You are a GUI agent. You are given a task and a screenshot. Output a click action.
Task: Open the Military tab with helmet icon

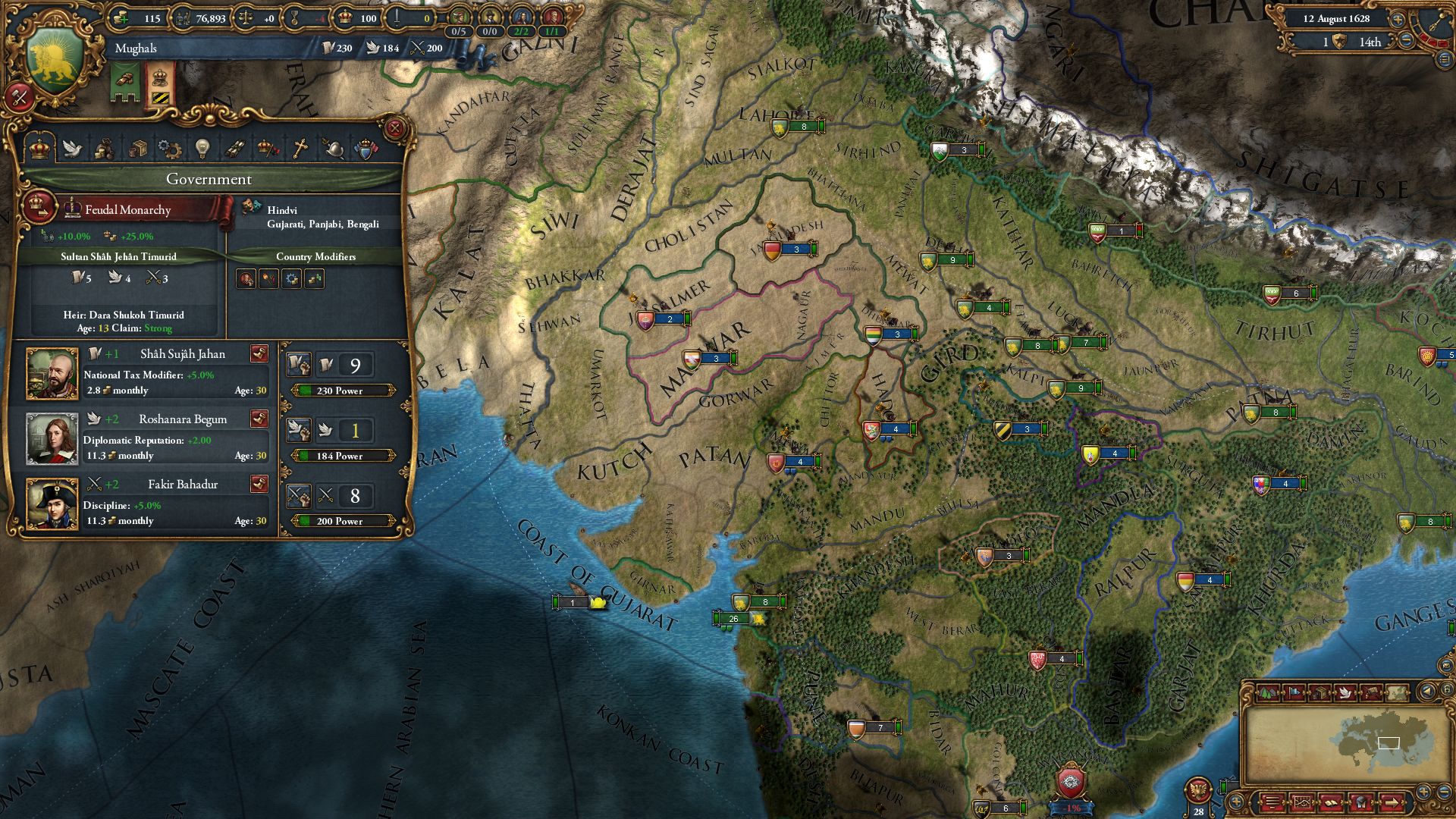point(335,149)
